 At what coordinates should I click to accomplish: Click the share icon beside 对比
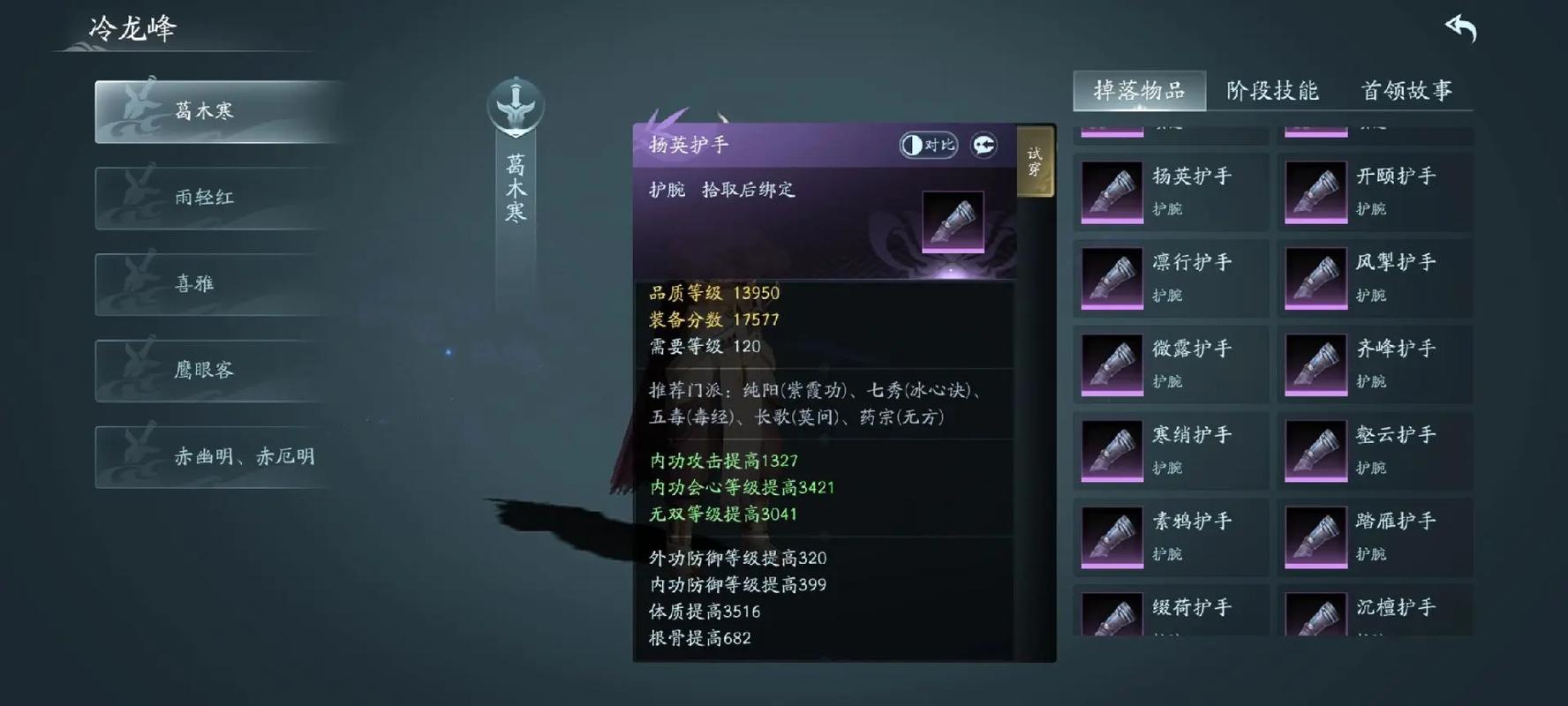coord(986,145)
